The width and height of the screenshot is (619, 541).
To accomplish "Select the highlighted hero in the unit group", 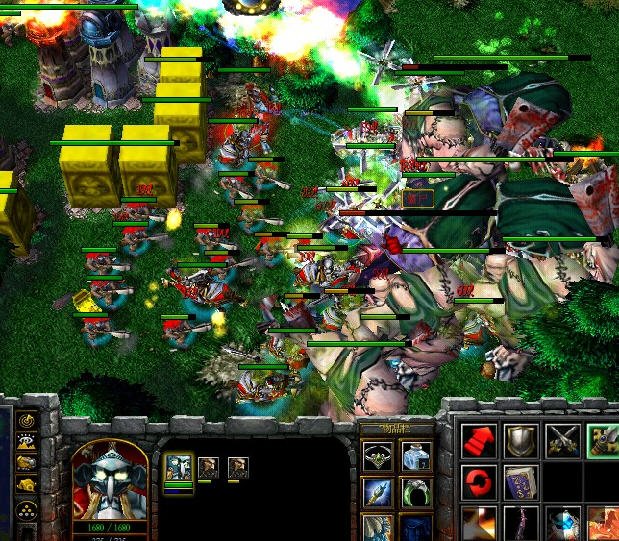I will coord(178,467).
